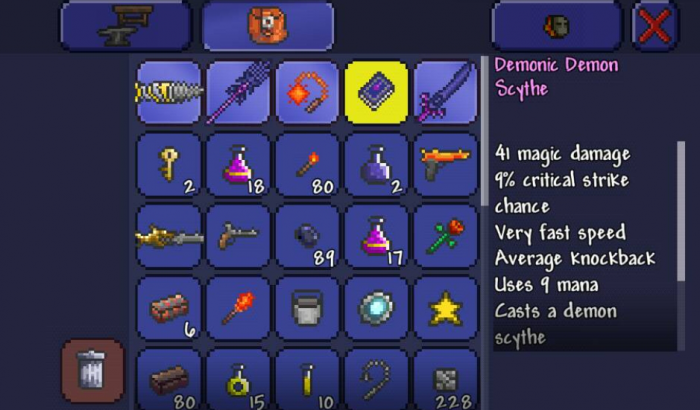Pick the pink potion stack of 17
The height and width of the screenshot is (410, 700).
tap(376, 236)
